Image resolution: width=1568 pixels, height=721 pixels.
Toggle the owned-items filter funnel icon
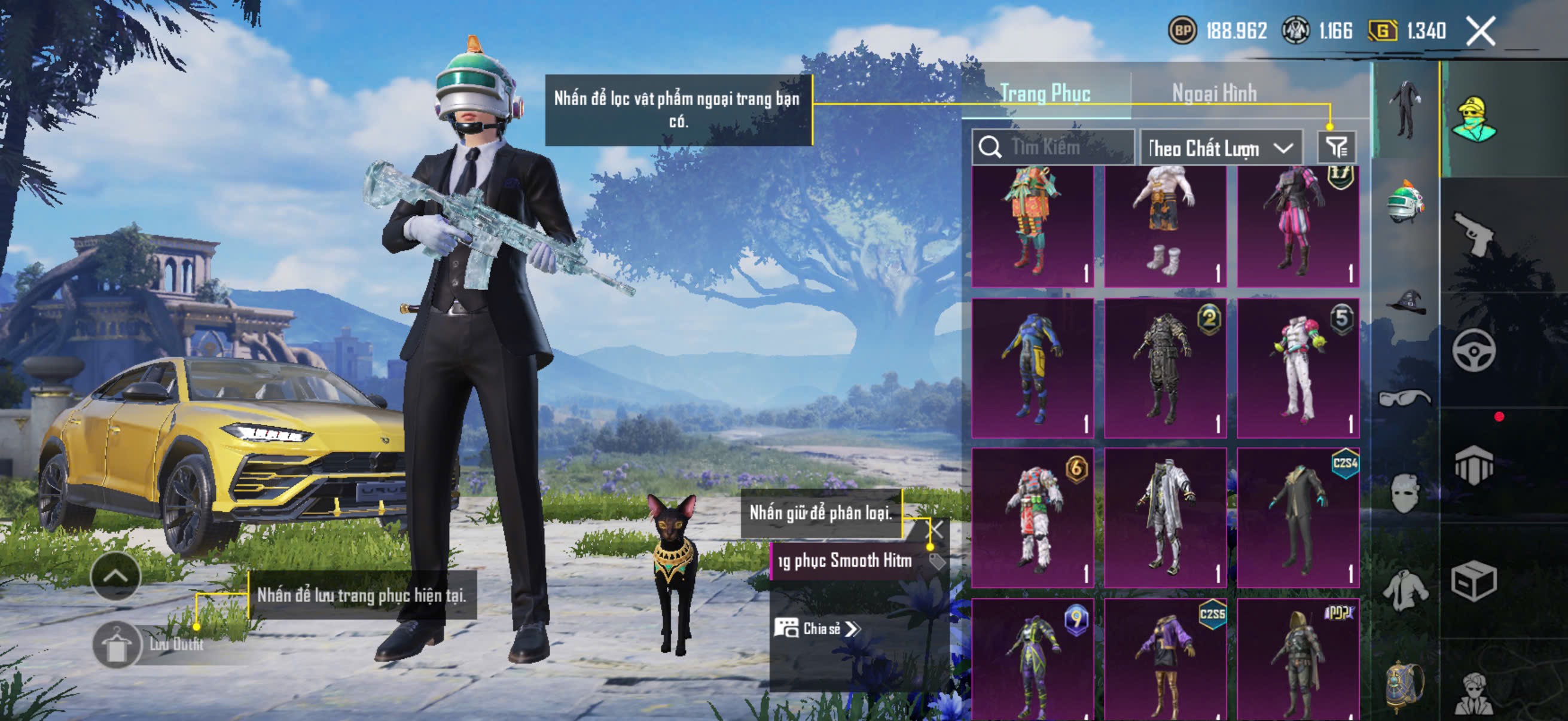(1337, 147)
